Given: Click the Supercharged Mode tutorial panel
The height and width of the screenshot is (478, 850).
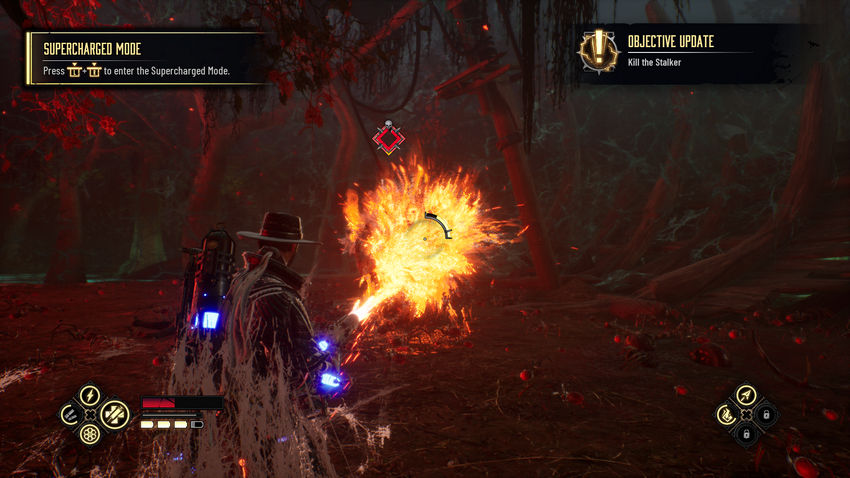Looking at the screenshot, I should click(145, 58).
